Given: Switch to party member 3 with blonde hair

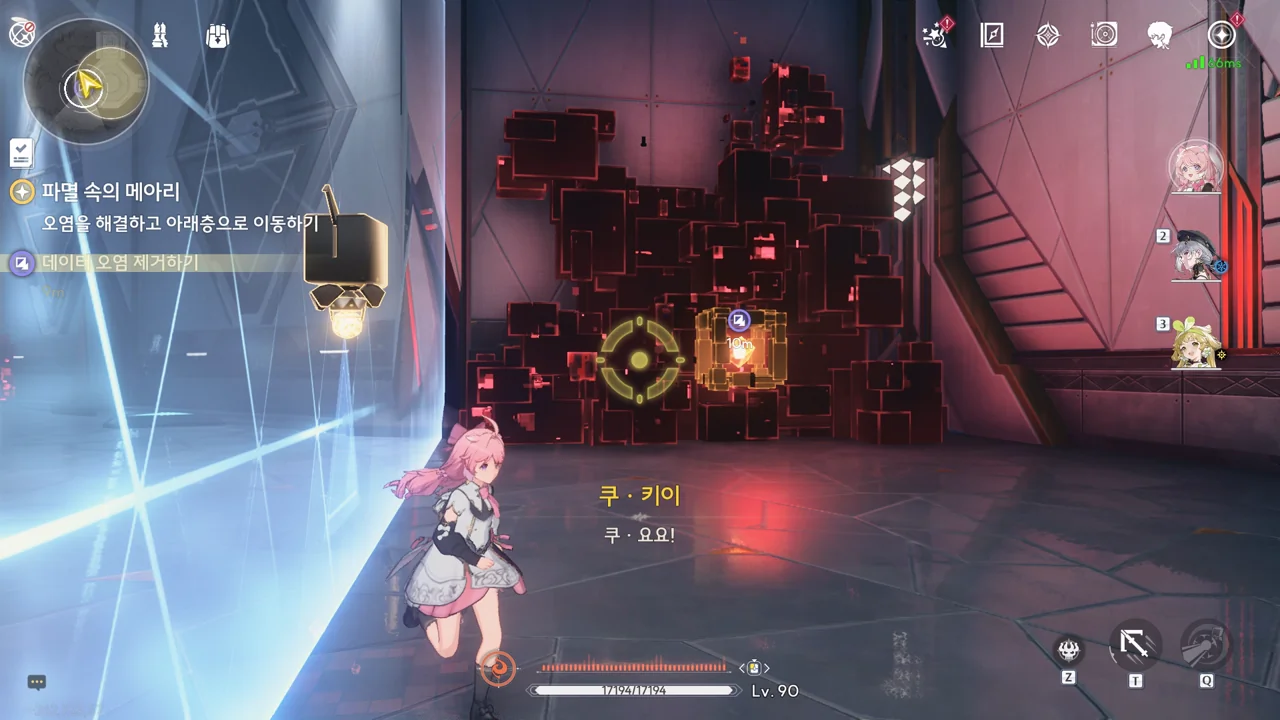Looking at the screenshot, I should click(x=1196, y=343).
